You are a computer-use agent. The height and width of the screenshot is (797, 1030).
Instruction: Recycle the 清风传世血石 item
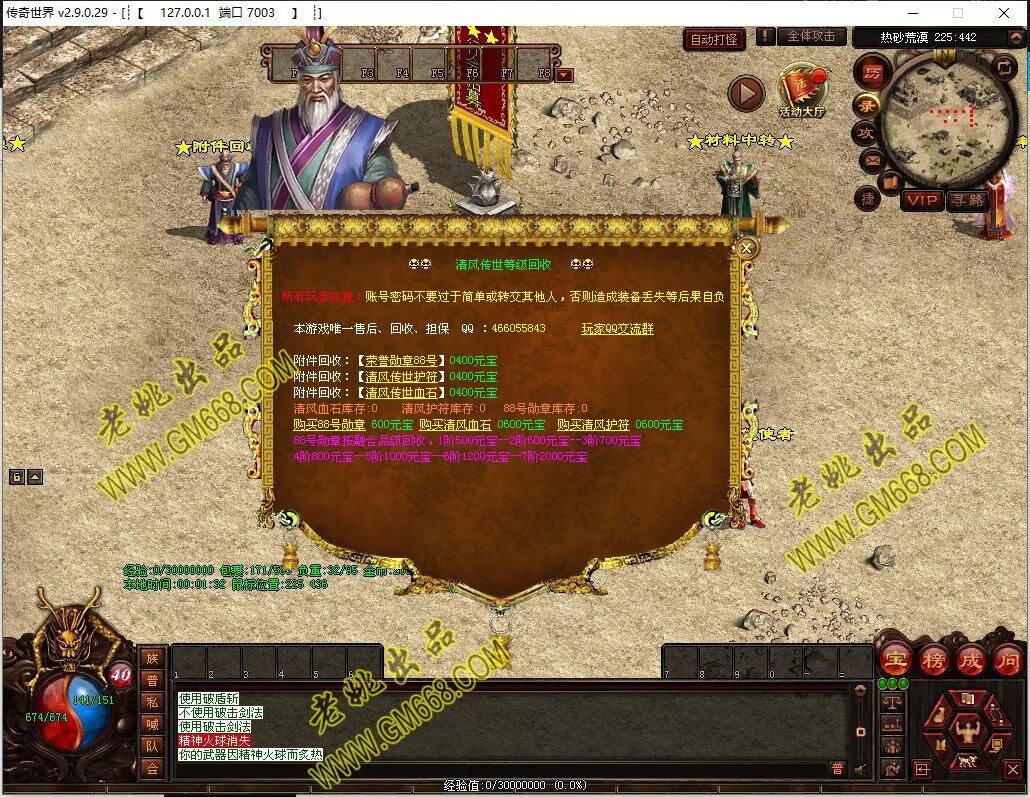point(400,393)
